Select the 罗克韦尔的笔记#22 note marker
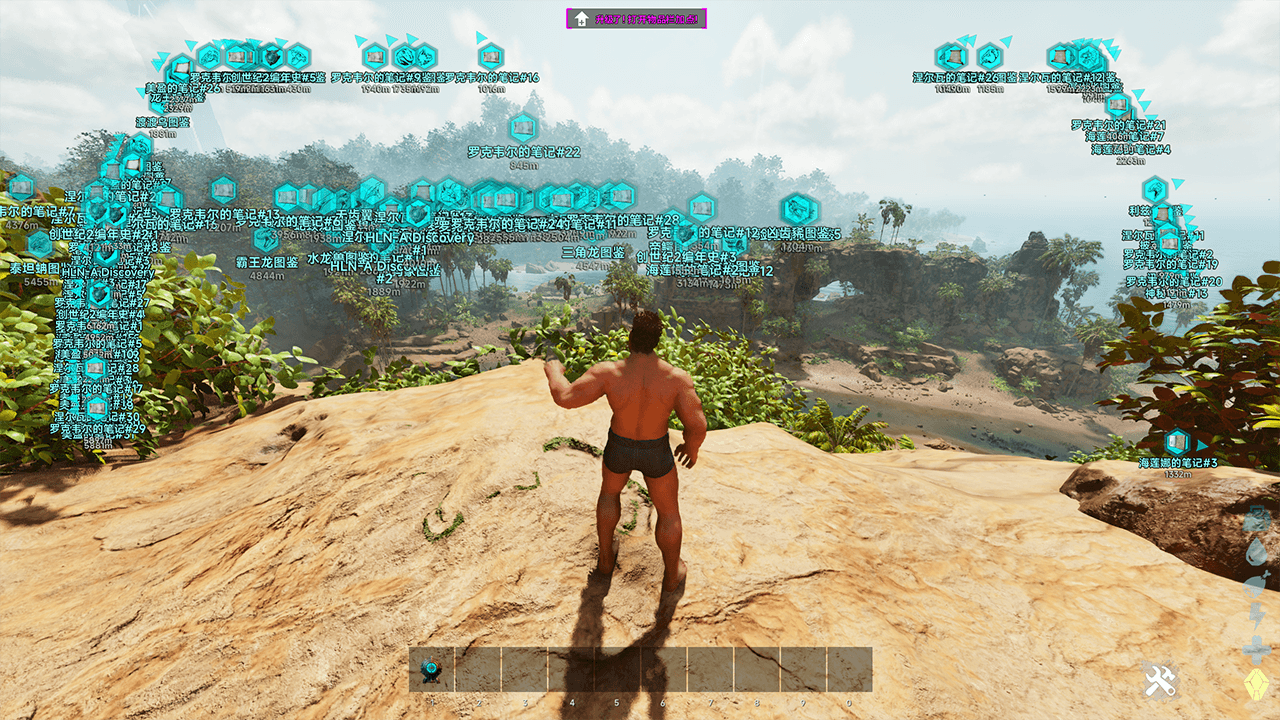The image size is (1280, 720). pyautogui.click(x=523, y=129)
